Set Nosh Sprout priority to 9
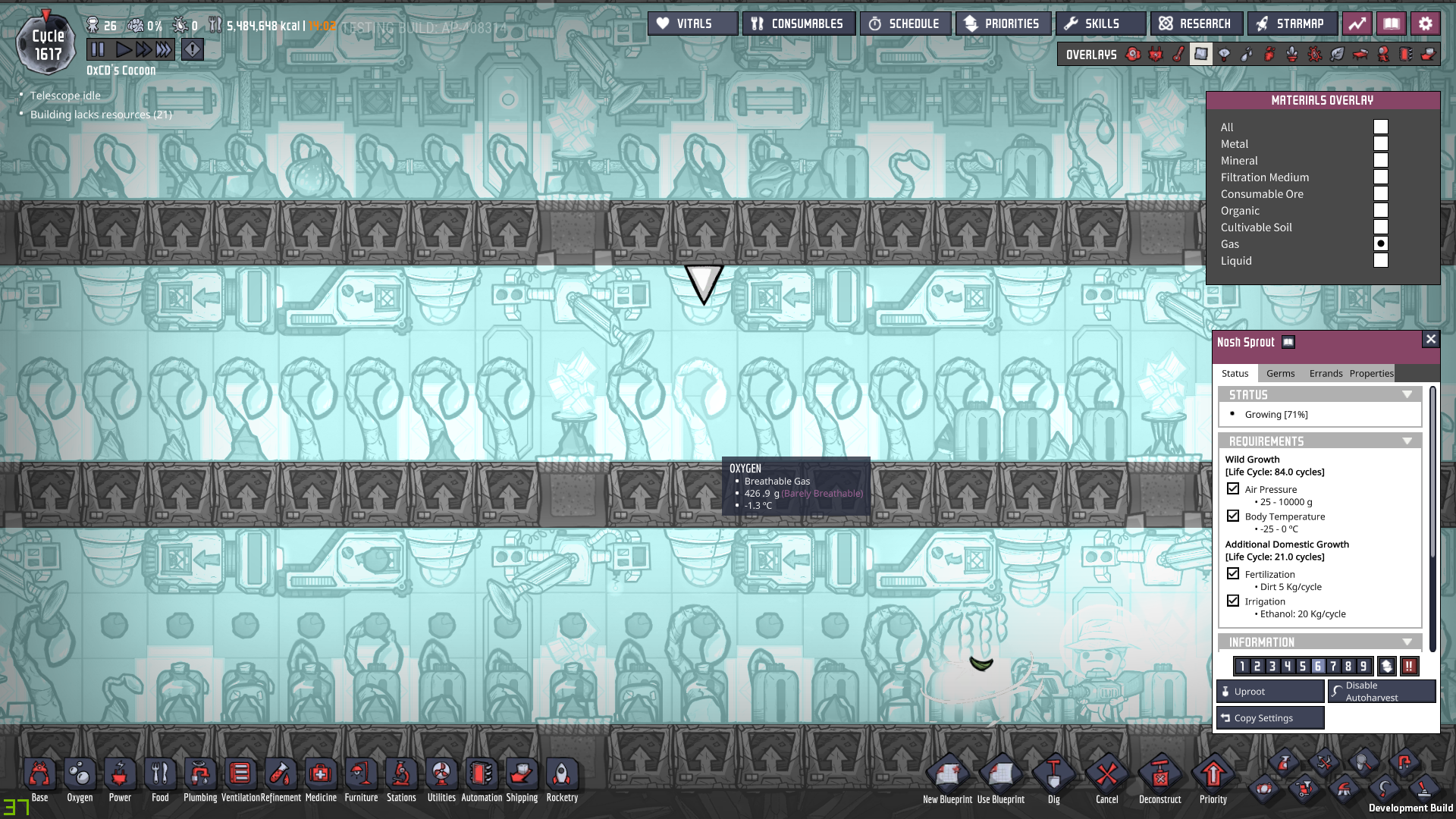1456x819 pixels. tap(1363, 666)
